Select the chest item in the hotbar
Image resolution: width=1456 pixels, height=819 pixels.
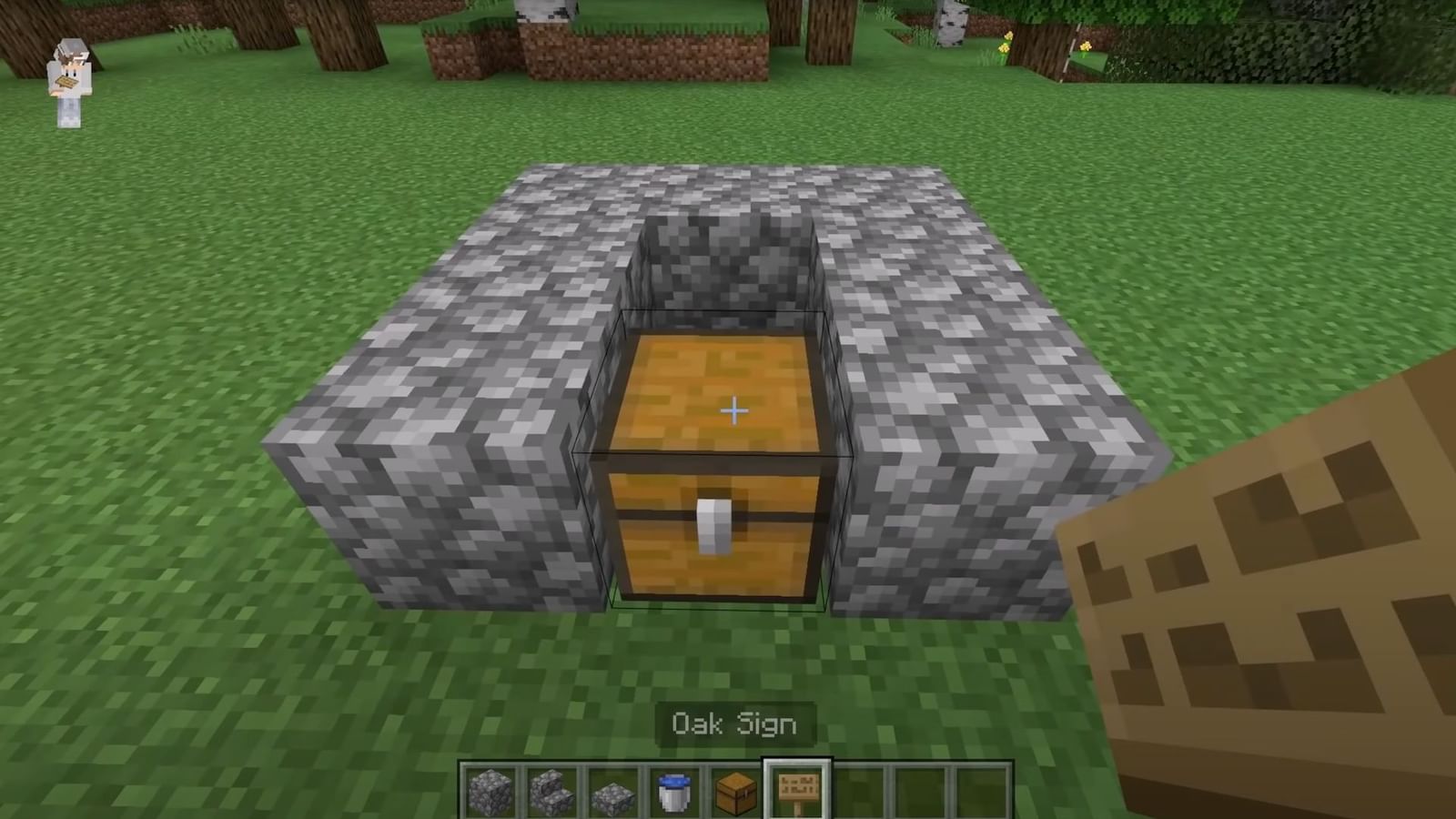(x=736, y=787)
